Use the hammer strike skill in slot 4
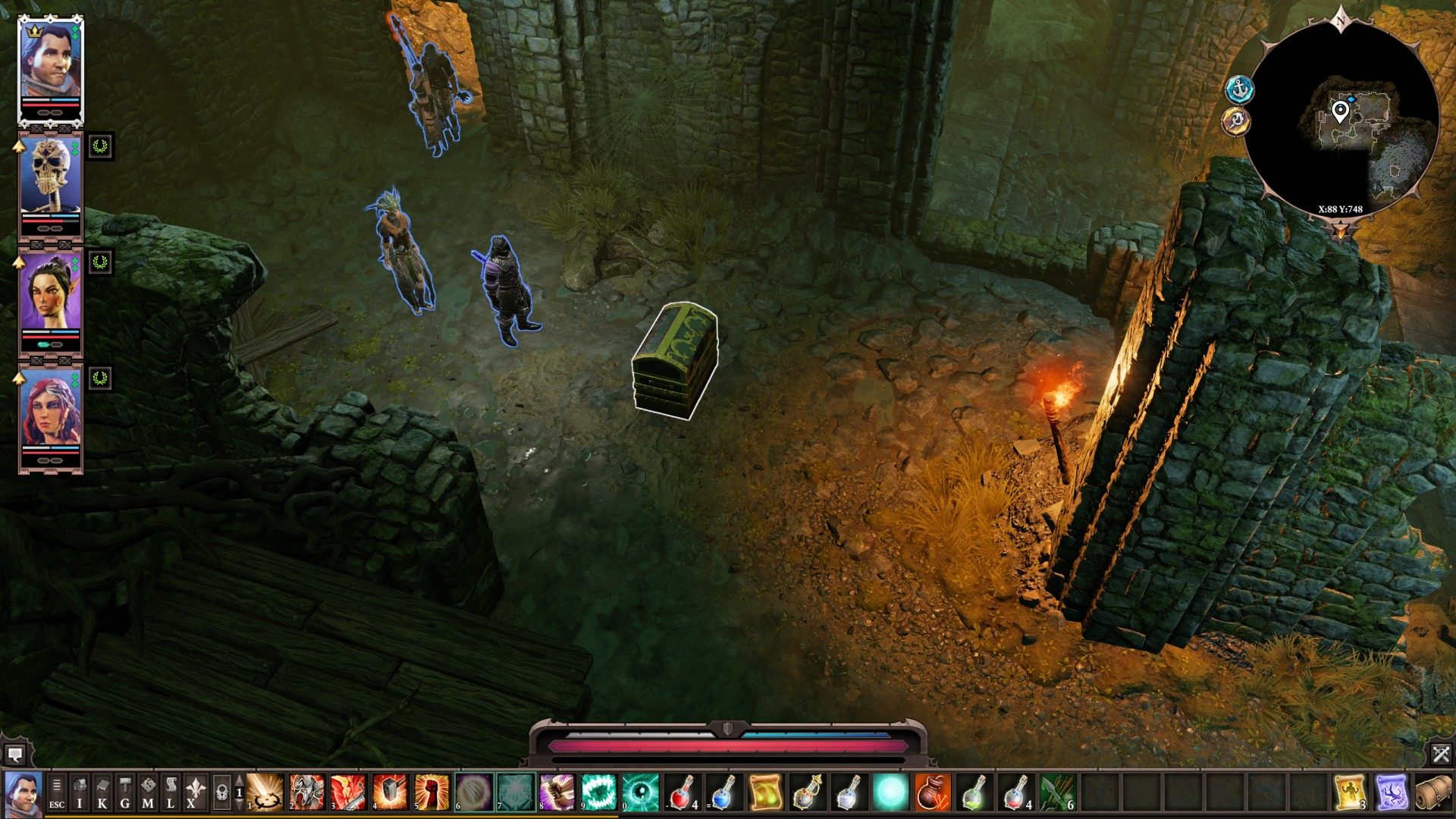1456x819 pixels. pyautogui.click(x=390, y=792)
